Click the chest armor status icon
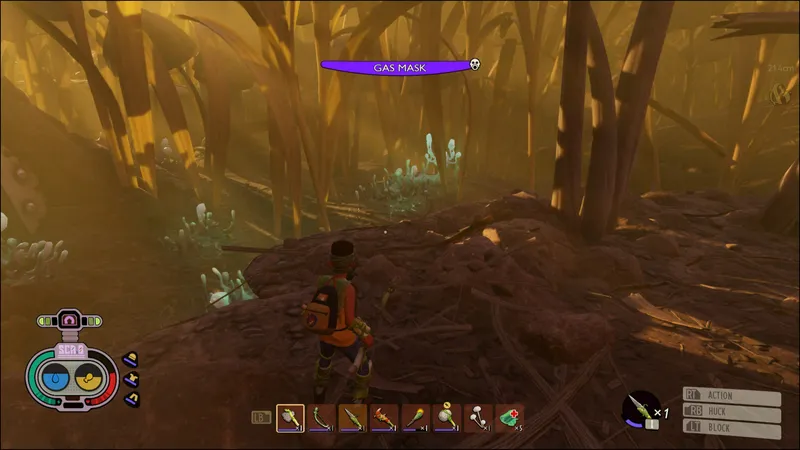Image resolution: width=800 pixels, height=450 pixels. 131,378
